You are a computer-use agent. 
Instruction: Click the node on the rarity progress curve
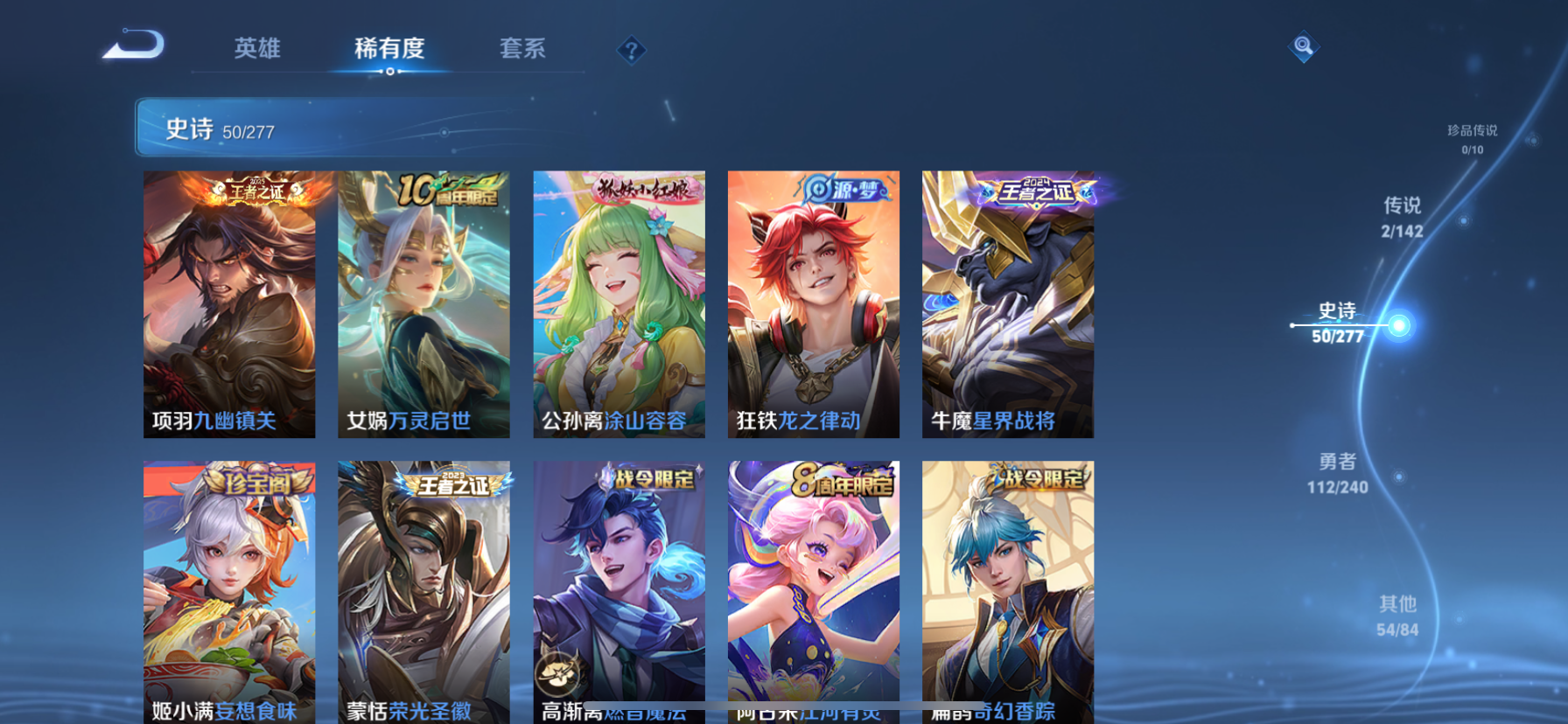coord(1401,324)
